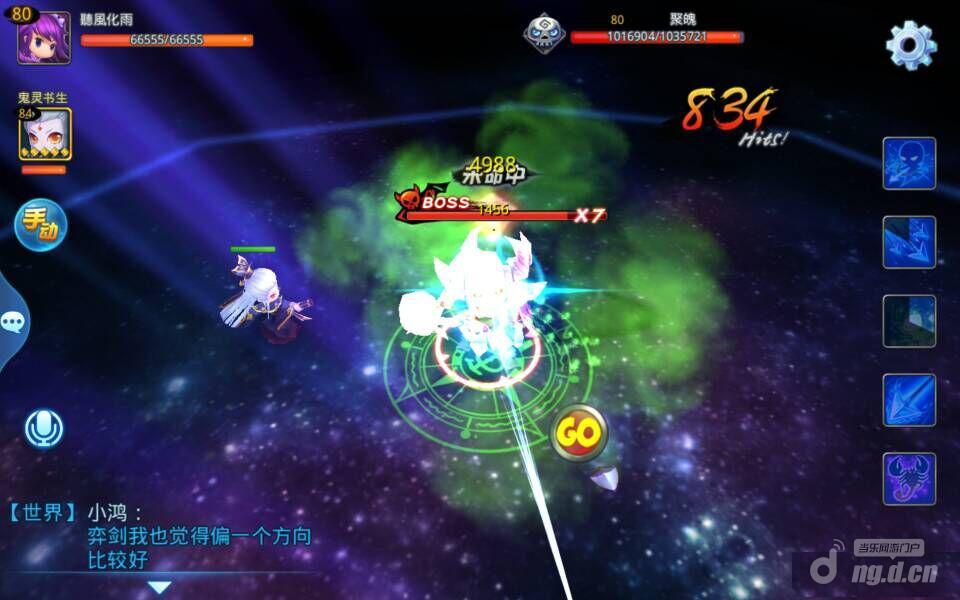Activate the blue skull skill
960x600 pixels.
pyautogui.click(x=908, y=163)
